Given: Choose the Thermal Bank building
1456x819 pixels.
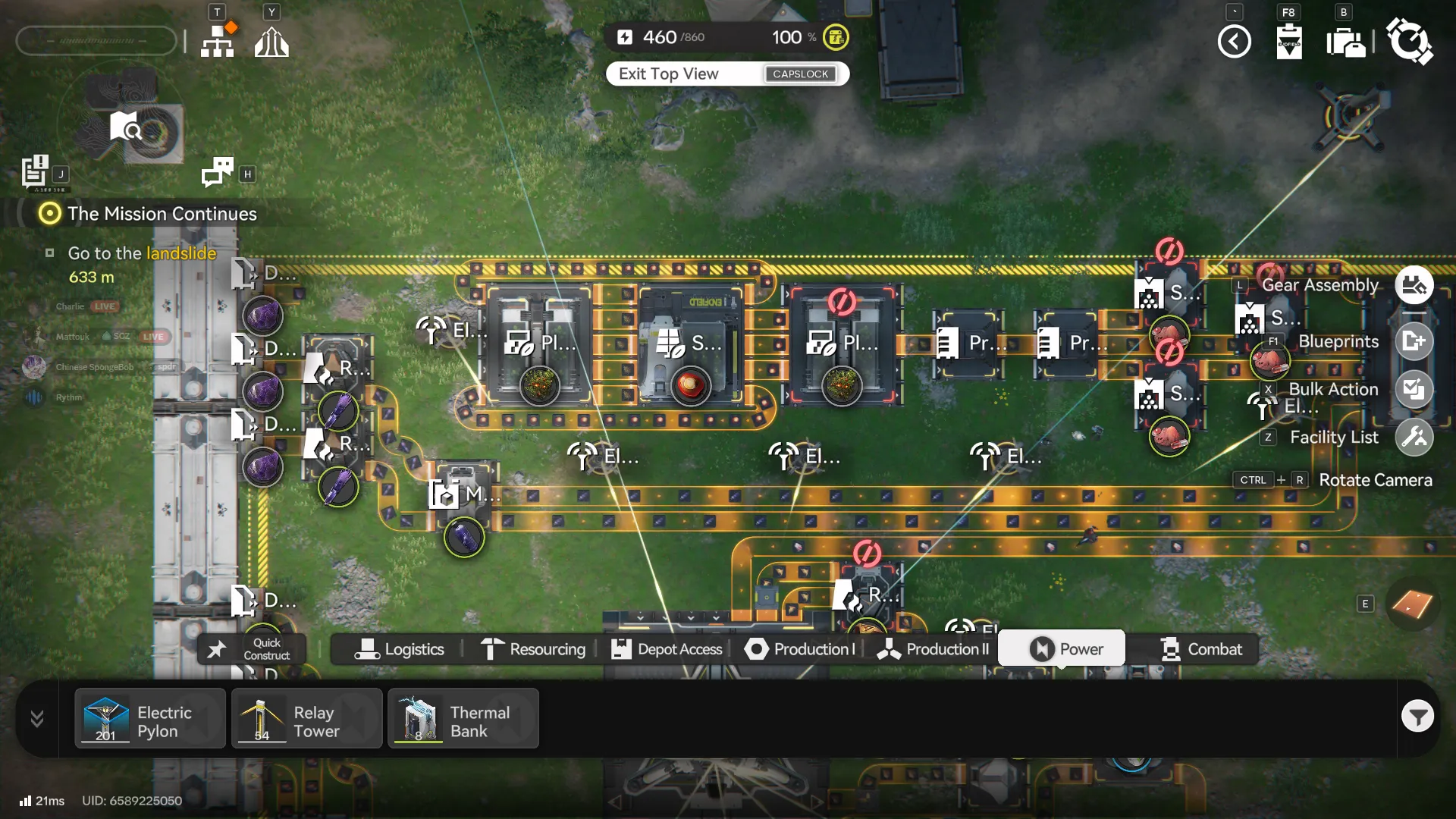Looking at the screenshot, I should pyautogui.click(x=463, y=719).
